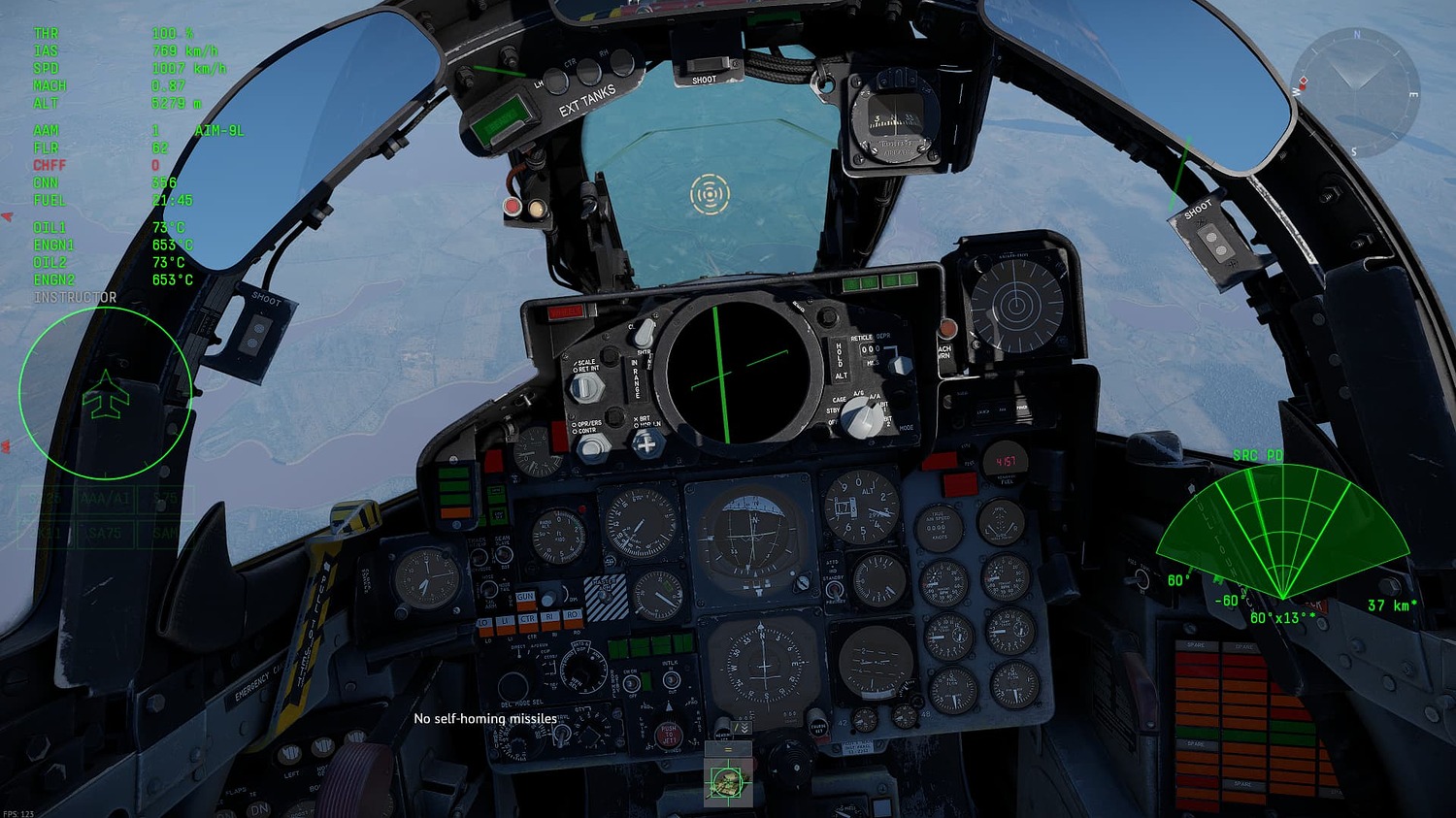
Task: Select a setting on the WPN SEL knob
Action: tap(583, 673)
